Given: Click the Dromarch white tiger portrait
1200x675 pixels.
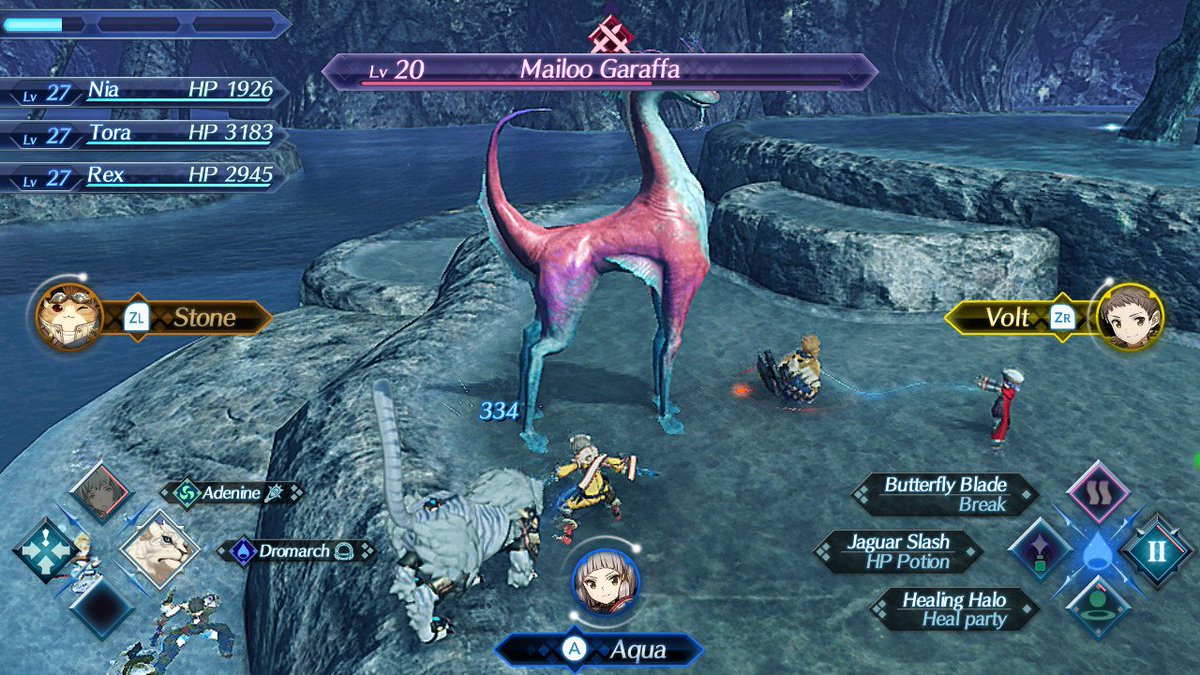Looking at the screenshot, I should (158, 550).
